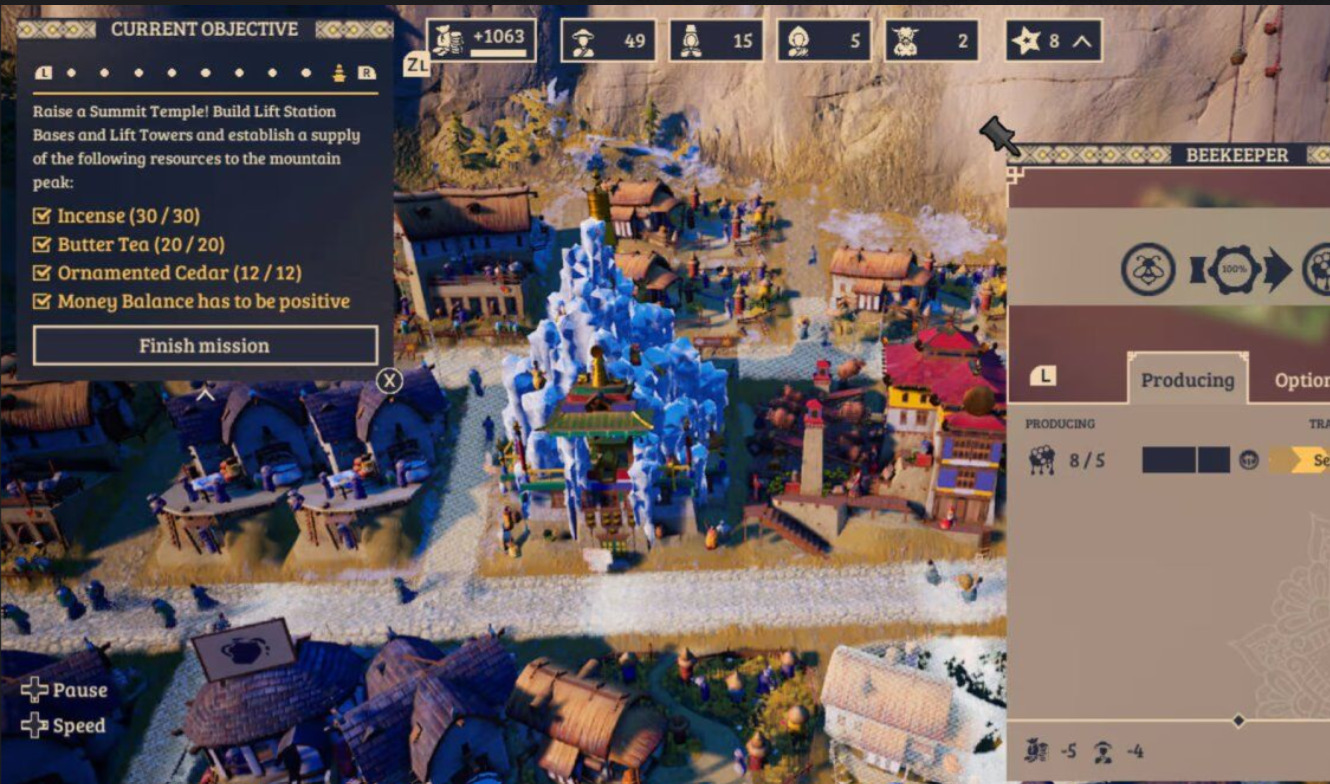This screenshot has width=1330, height=784.
Task: Open the Options tab in Beekeeper panel
Action: coord(1300,380)
